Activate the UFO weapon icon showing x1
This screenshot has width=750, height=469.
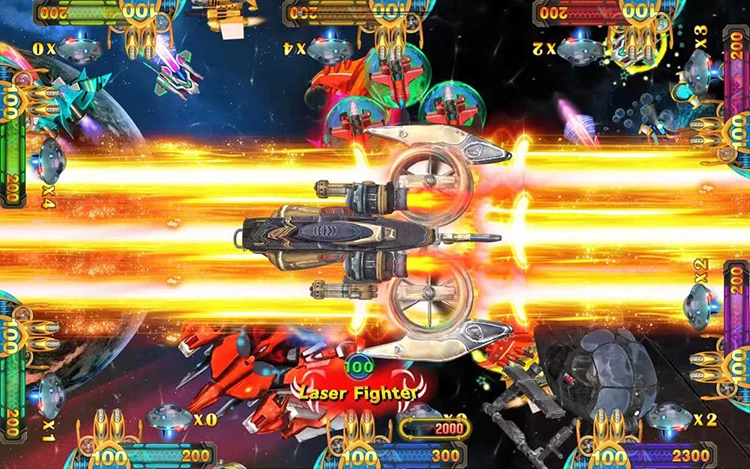tap(50, 394)
